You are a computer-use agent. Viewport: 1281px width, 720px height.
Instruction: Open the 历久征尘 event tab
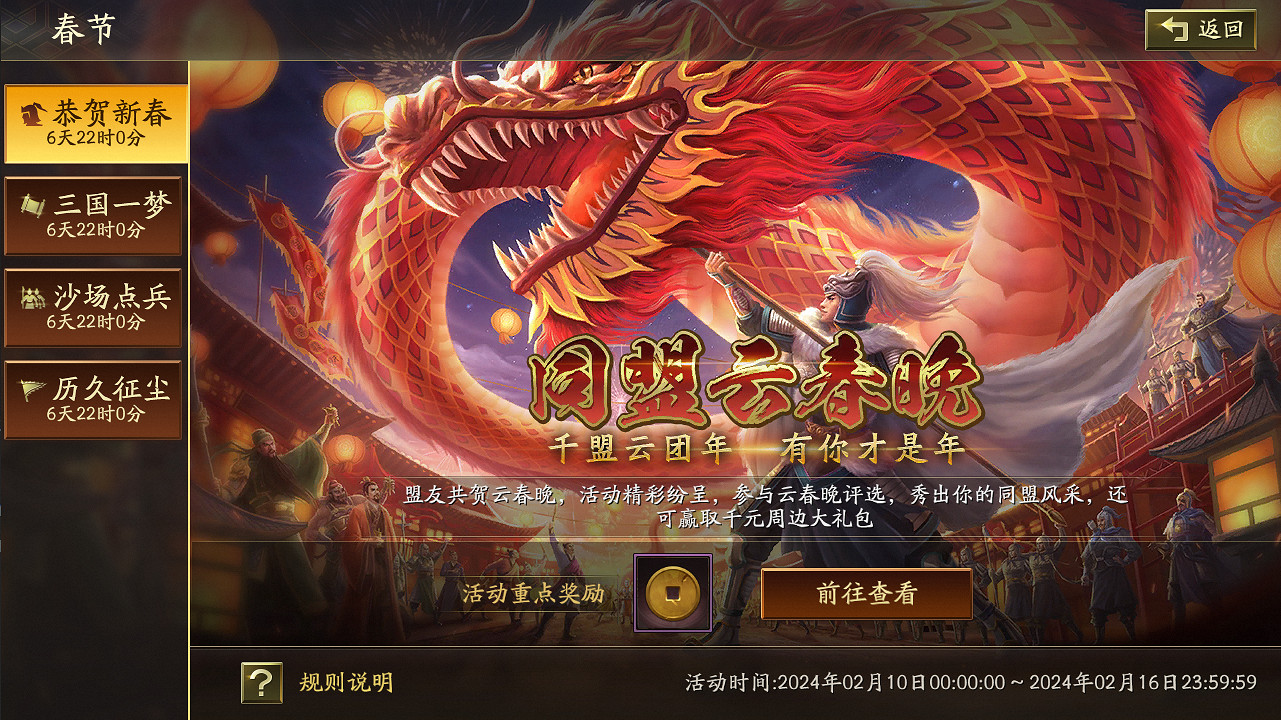(95, 398)
